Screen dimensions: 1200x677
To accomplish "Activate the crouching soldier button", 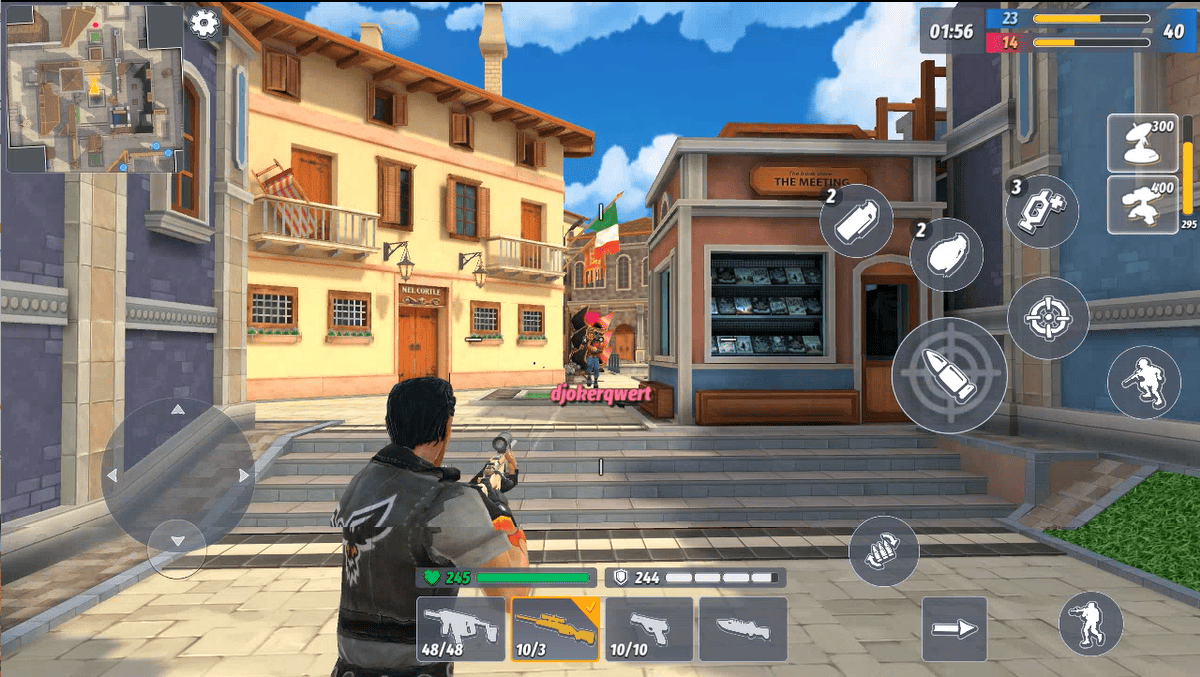I will coord(1144,382).
